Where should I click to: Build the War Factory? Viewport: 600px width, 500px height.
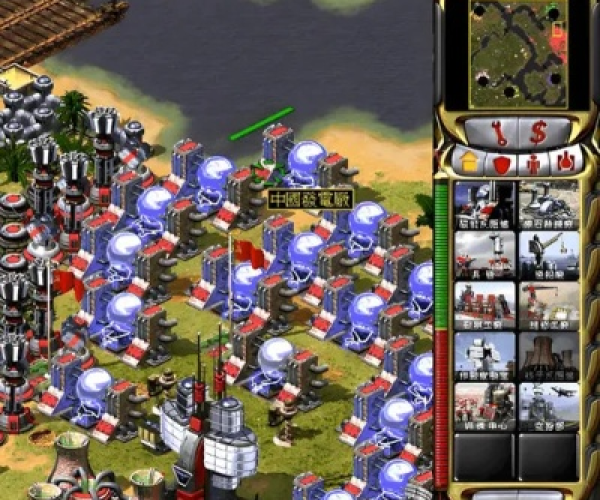(x=485, y=305)
